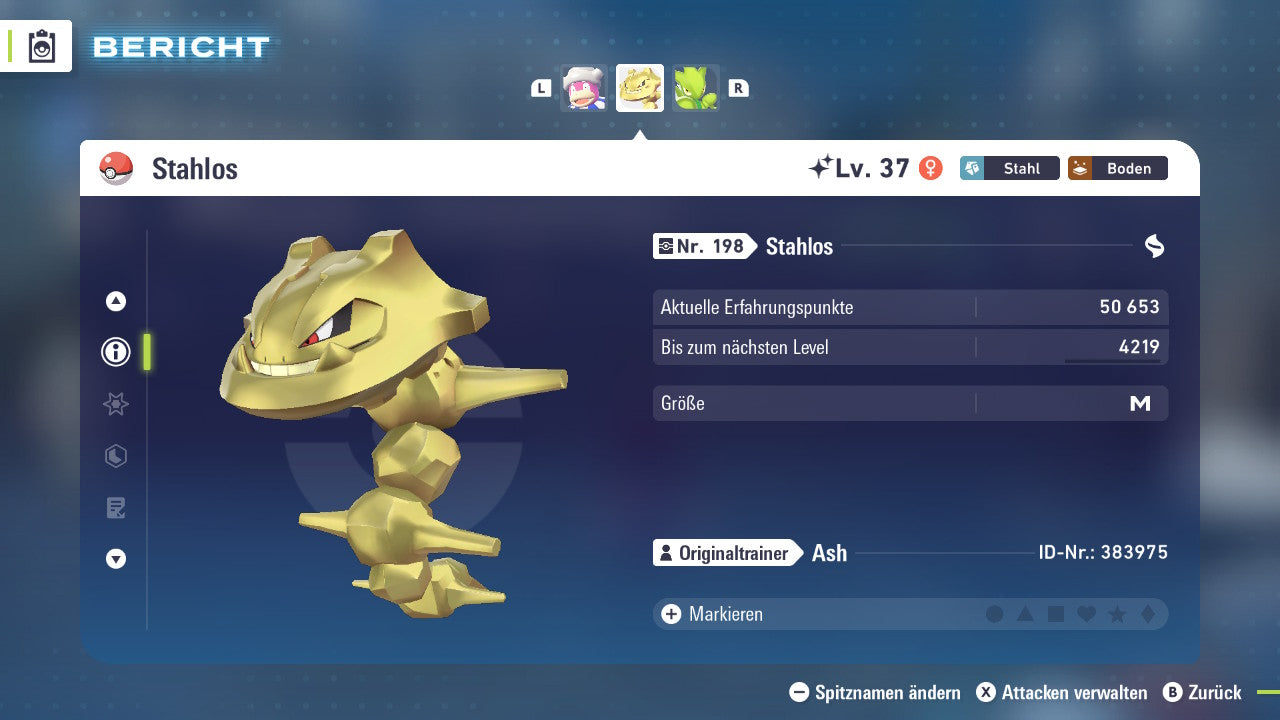Open the Markieren marking row
The width and height of the screenshot is (1280, 720).
click(725, 614)
